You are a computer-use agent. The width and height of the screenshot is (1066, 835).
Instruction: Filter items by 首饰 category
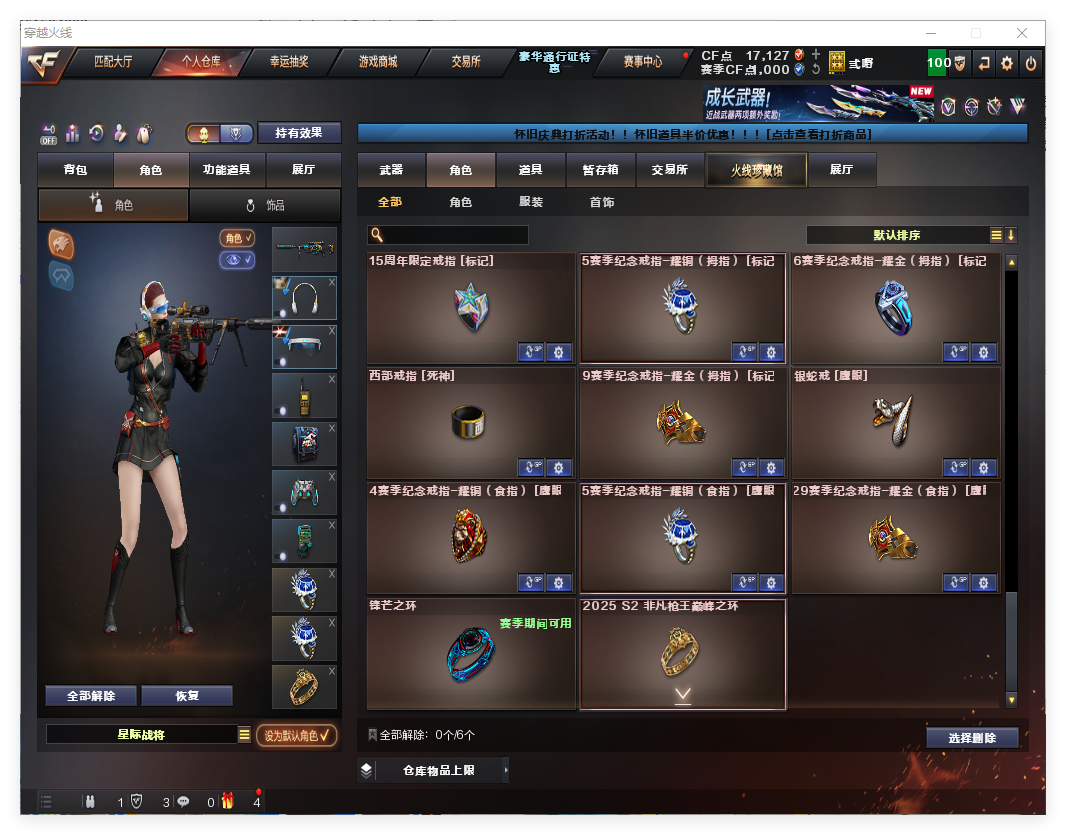pos(602,202)
